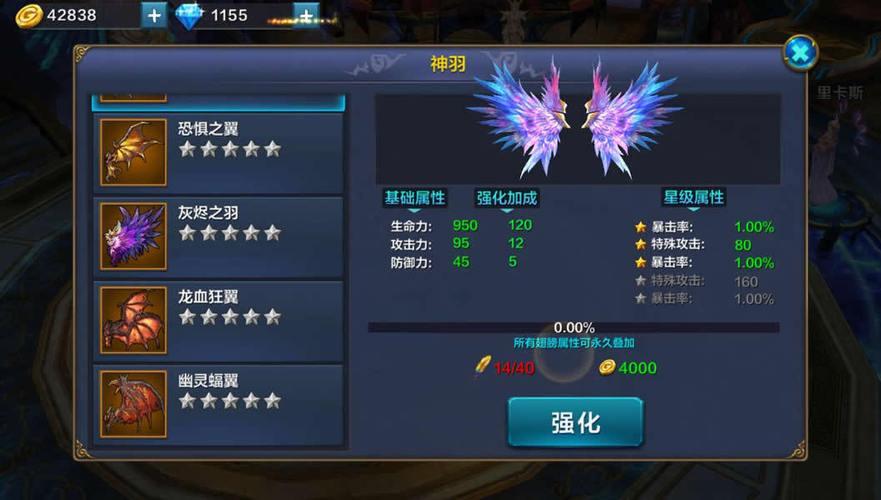Select the 恐惧之翼 wing entry

(220, 152)
